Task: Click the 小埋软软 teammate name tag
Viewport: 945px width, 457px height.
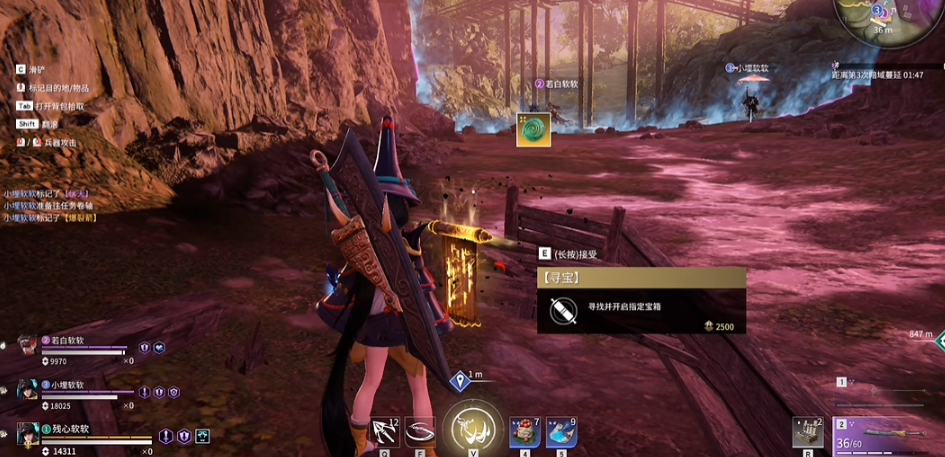Action: 750,69
